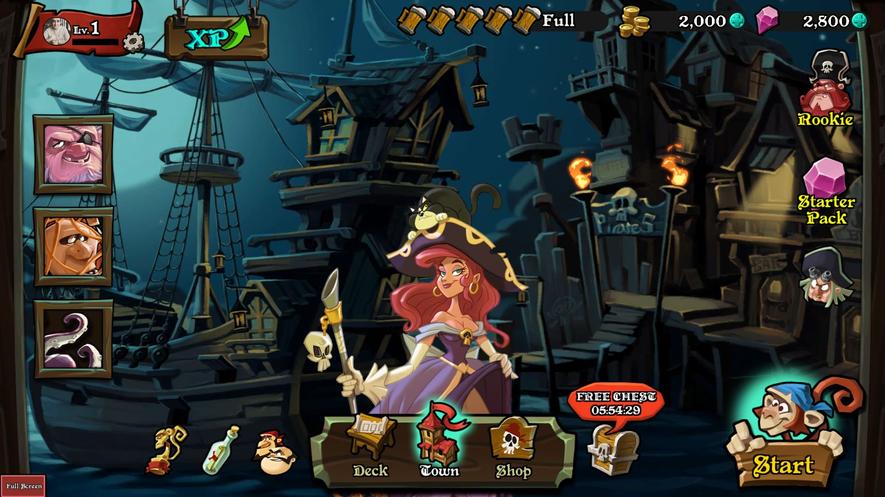
Task: Open the Deck menu
Action: tap(370, 446)
